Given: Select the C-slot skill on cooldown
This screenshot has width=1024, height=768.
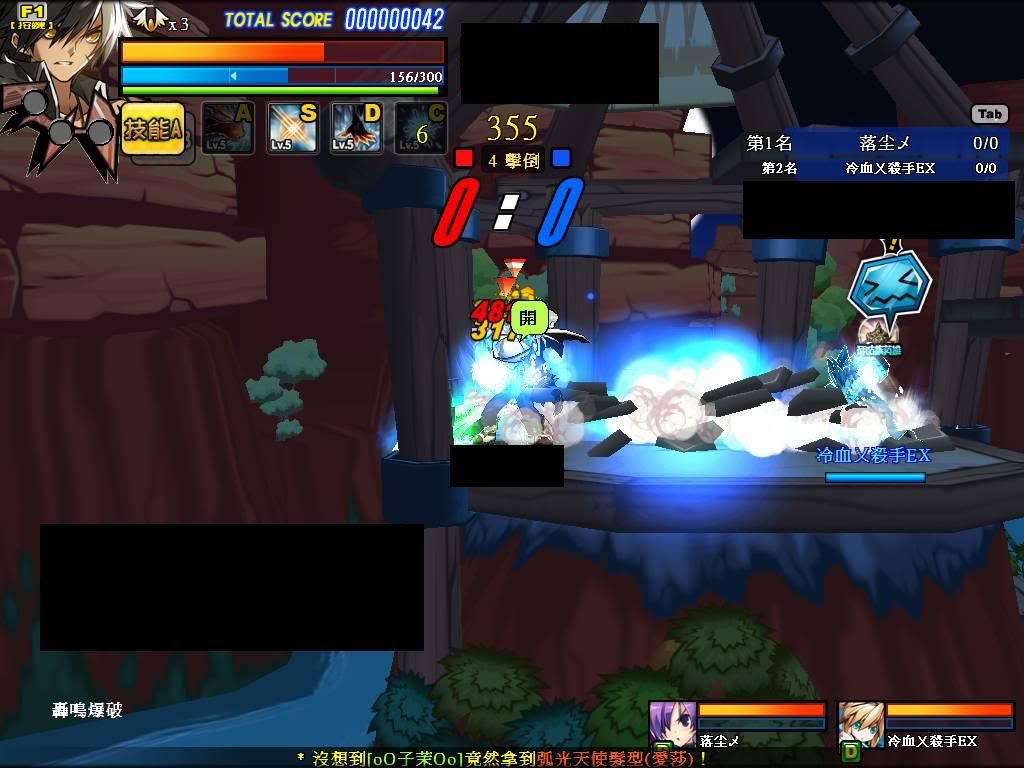Looking at the screenshot, I should [420, 128].
